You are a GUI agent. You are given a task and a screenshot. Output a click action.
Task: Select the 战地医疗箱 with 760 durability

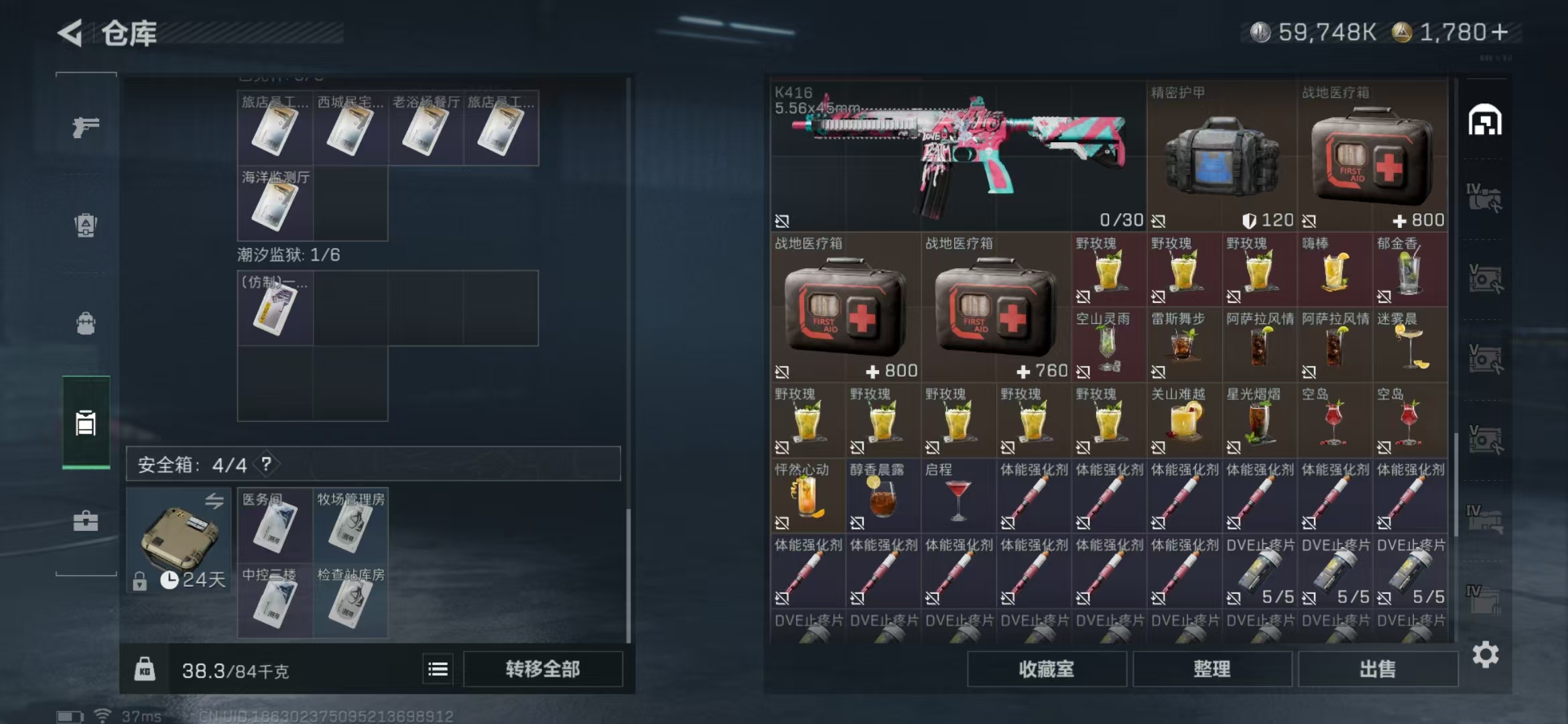[995, 308]
